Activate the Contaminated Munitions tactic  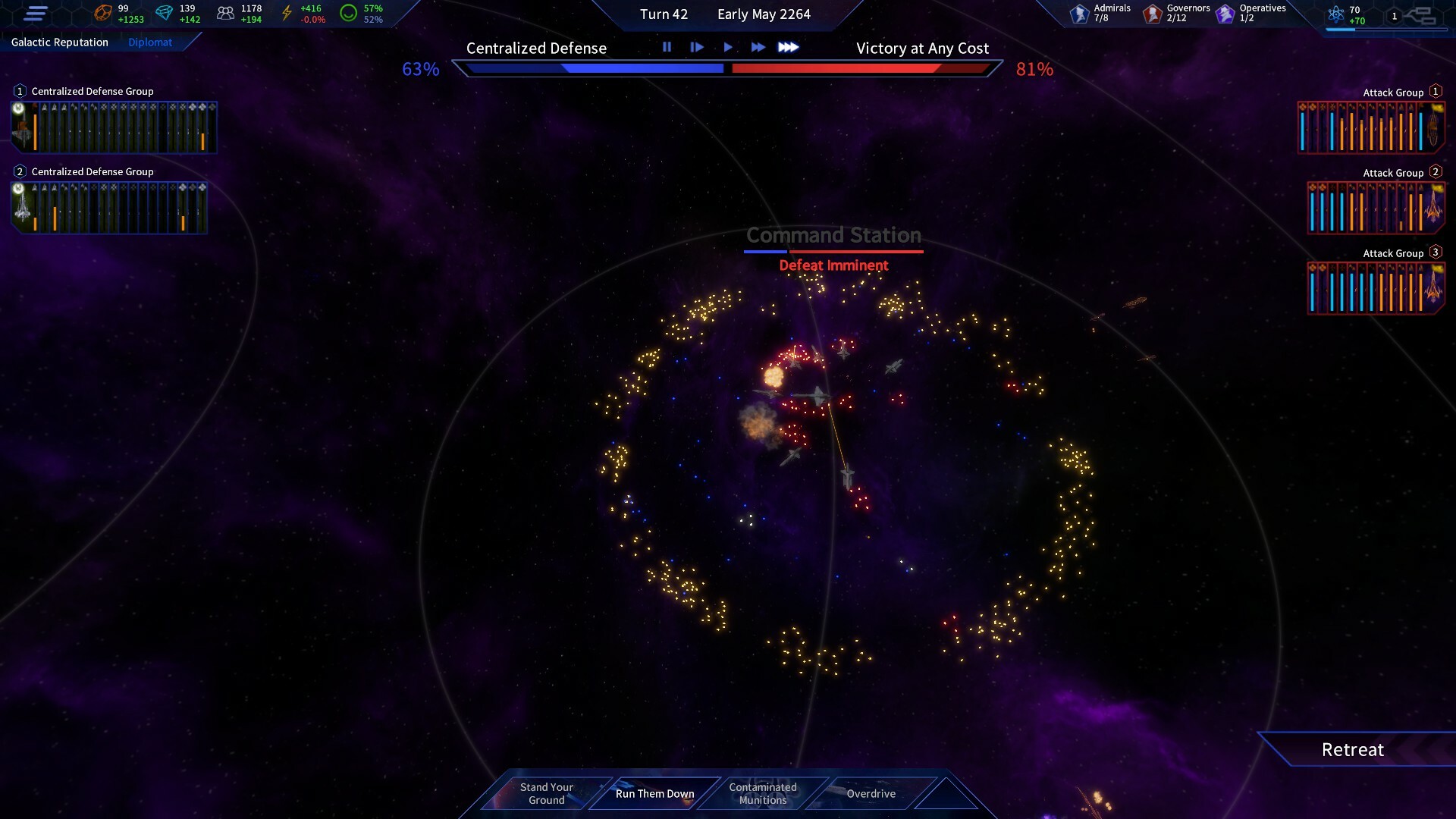[x=763, y=793]
